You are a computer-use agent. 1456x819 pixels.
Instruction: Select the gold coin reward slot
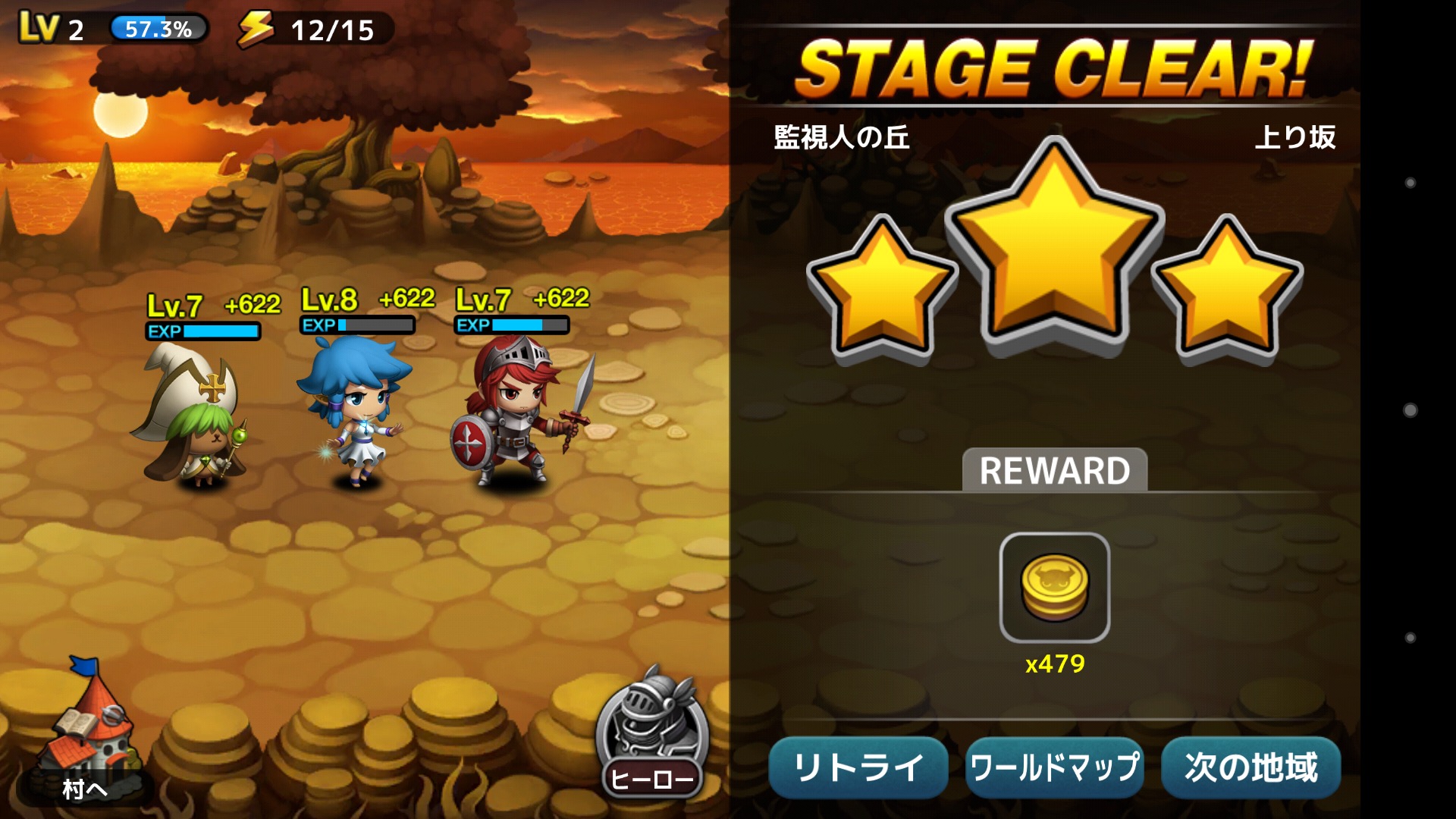[1054, 588]
